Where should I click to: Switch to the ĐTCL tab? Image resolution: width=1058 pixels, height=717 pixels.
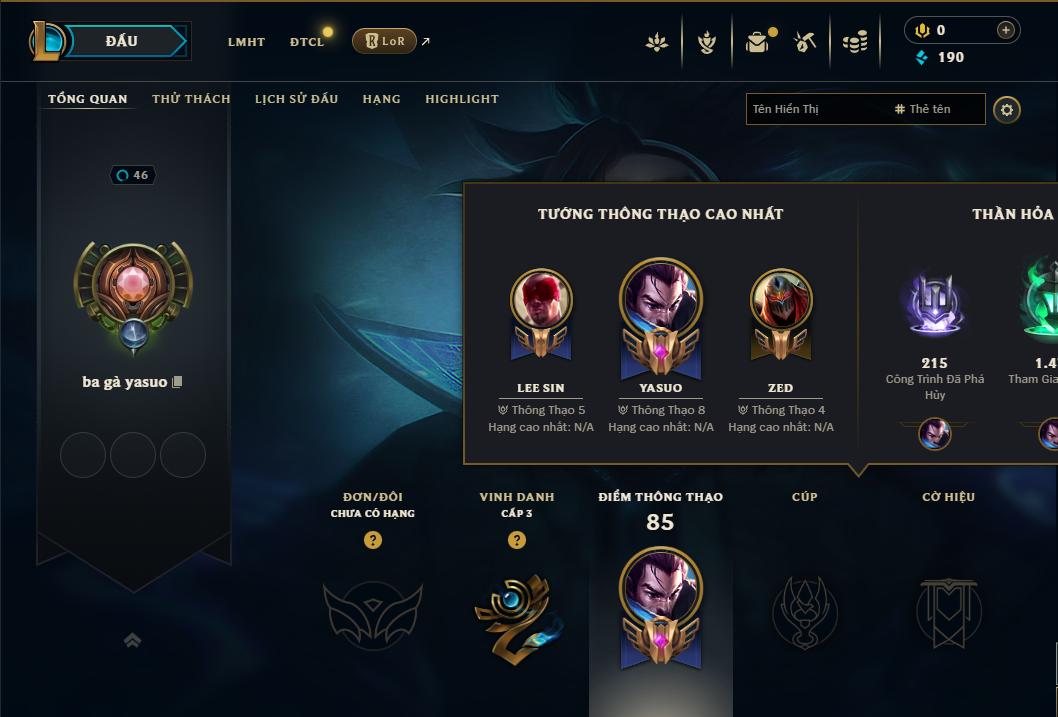pos(307,42)
